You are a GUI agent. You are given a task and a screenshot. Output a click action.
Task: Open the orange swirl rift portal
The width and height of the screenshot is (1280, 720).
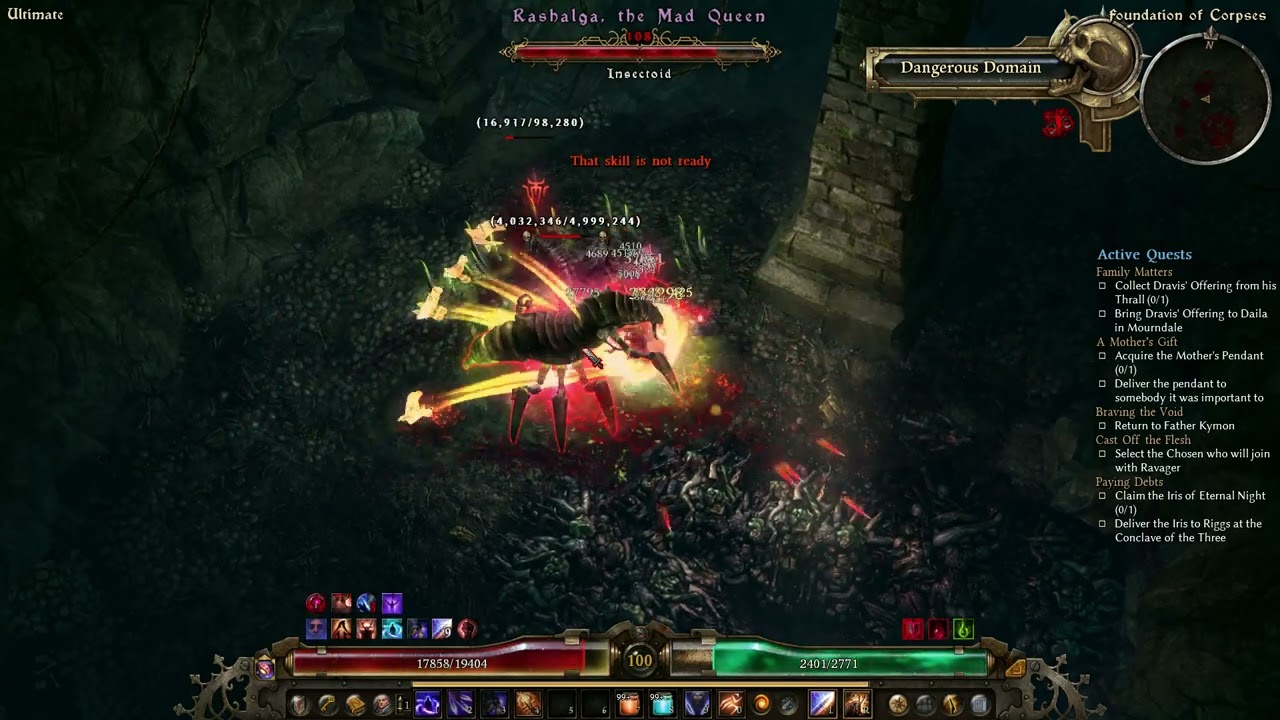762,704
